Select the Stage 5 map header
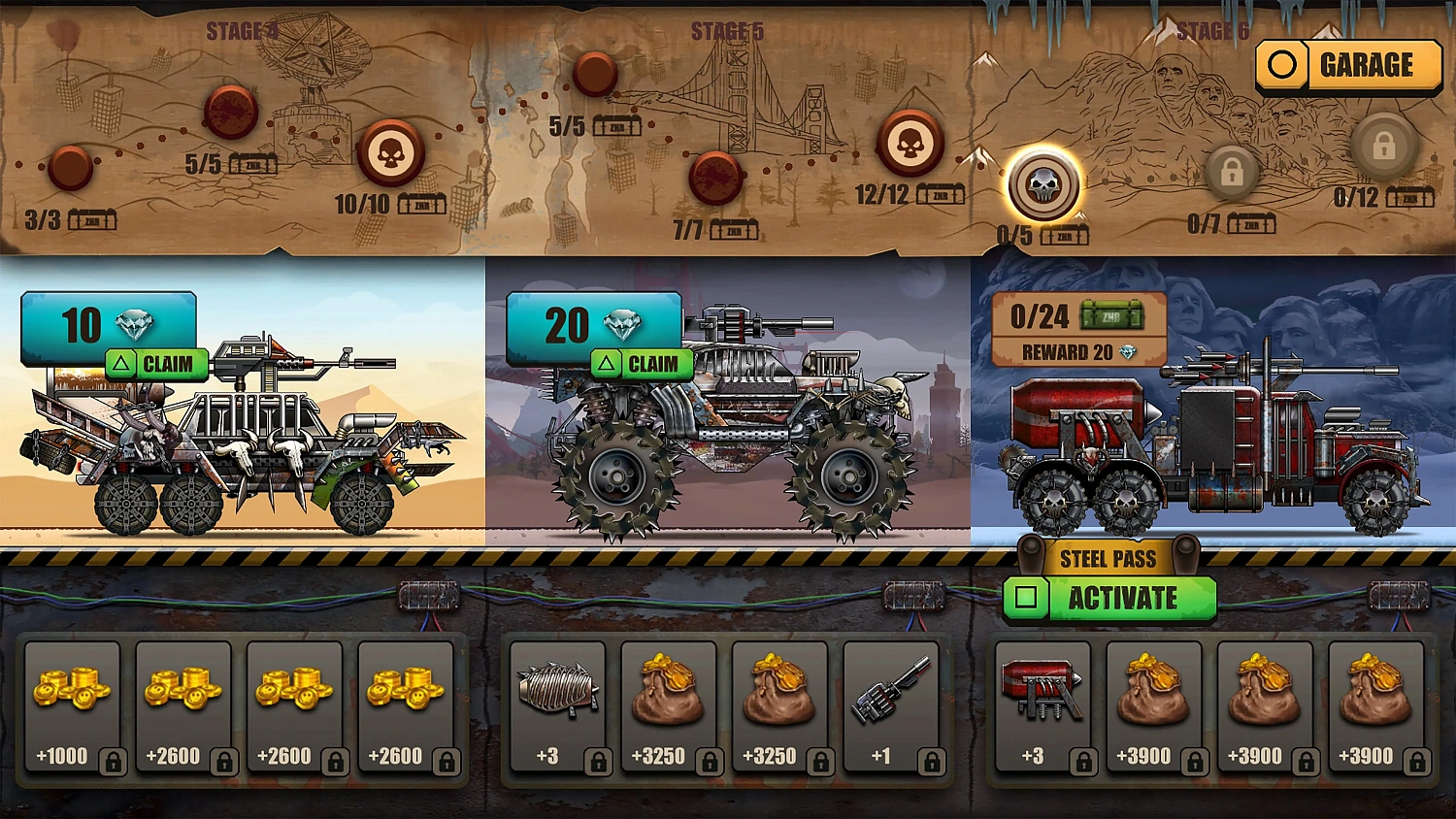Viewport: 1456px width, 819px height. [726, 29]
